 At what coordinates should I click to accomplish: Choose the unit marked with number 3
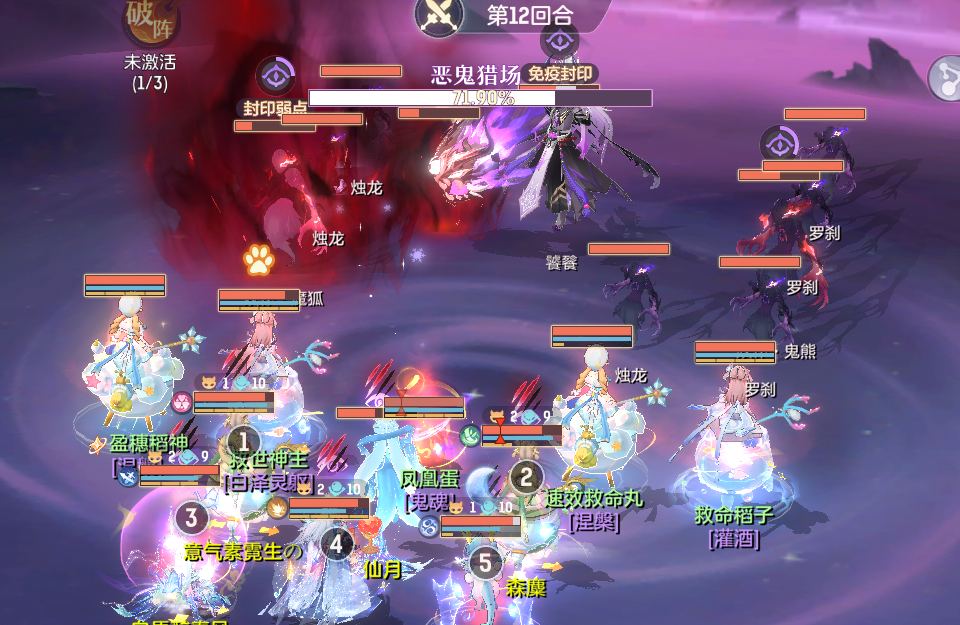(x=192, y=518)
